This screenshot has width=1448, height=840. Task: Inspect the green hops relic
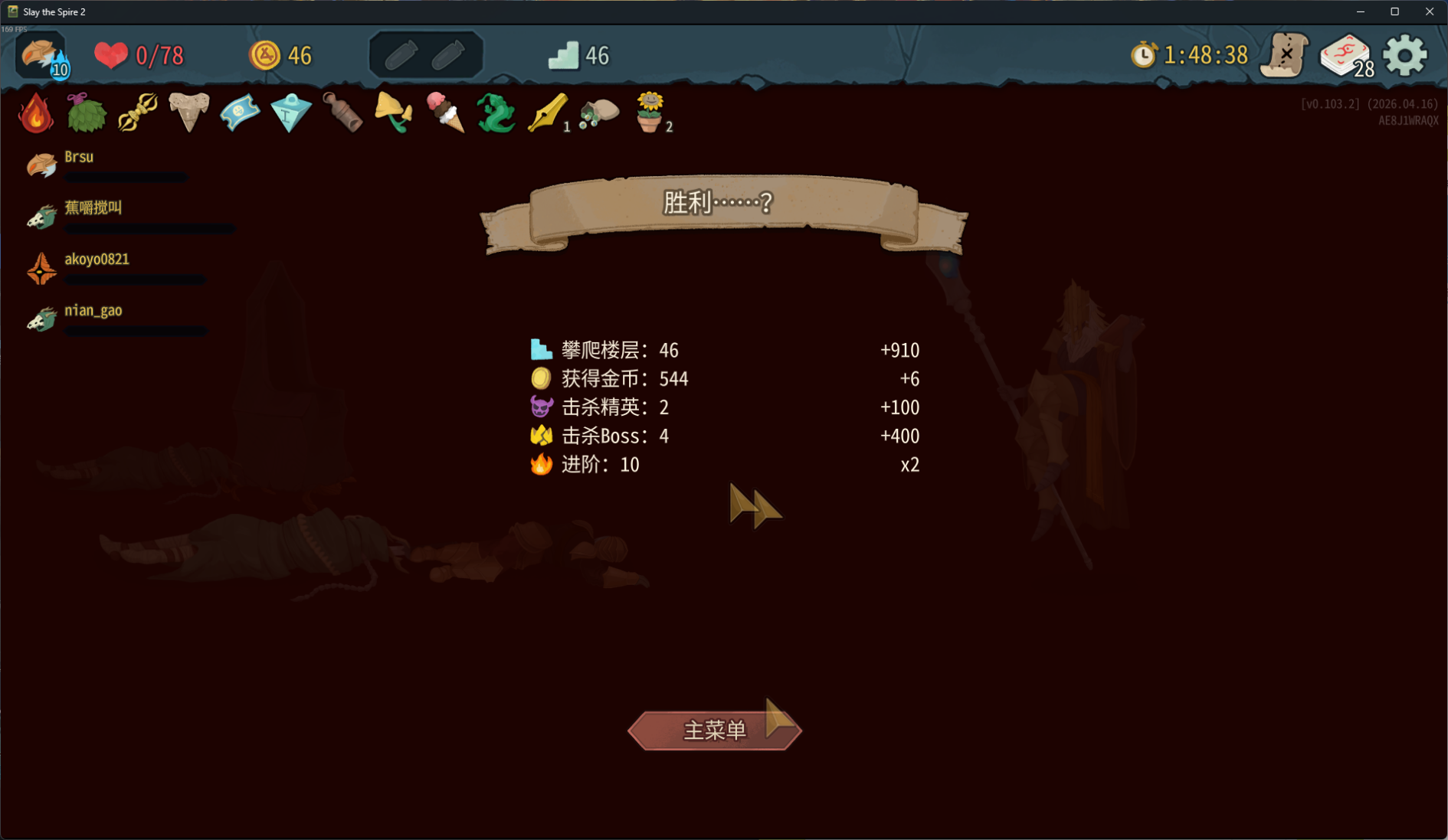[x=86, y=113]
